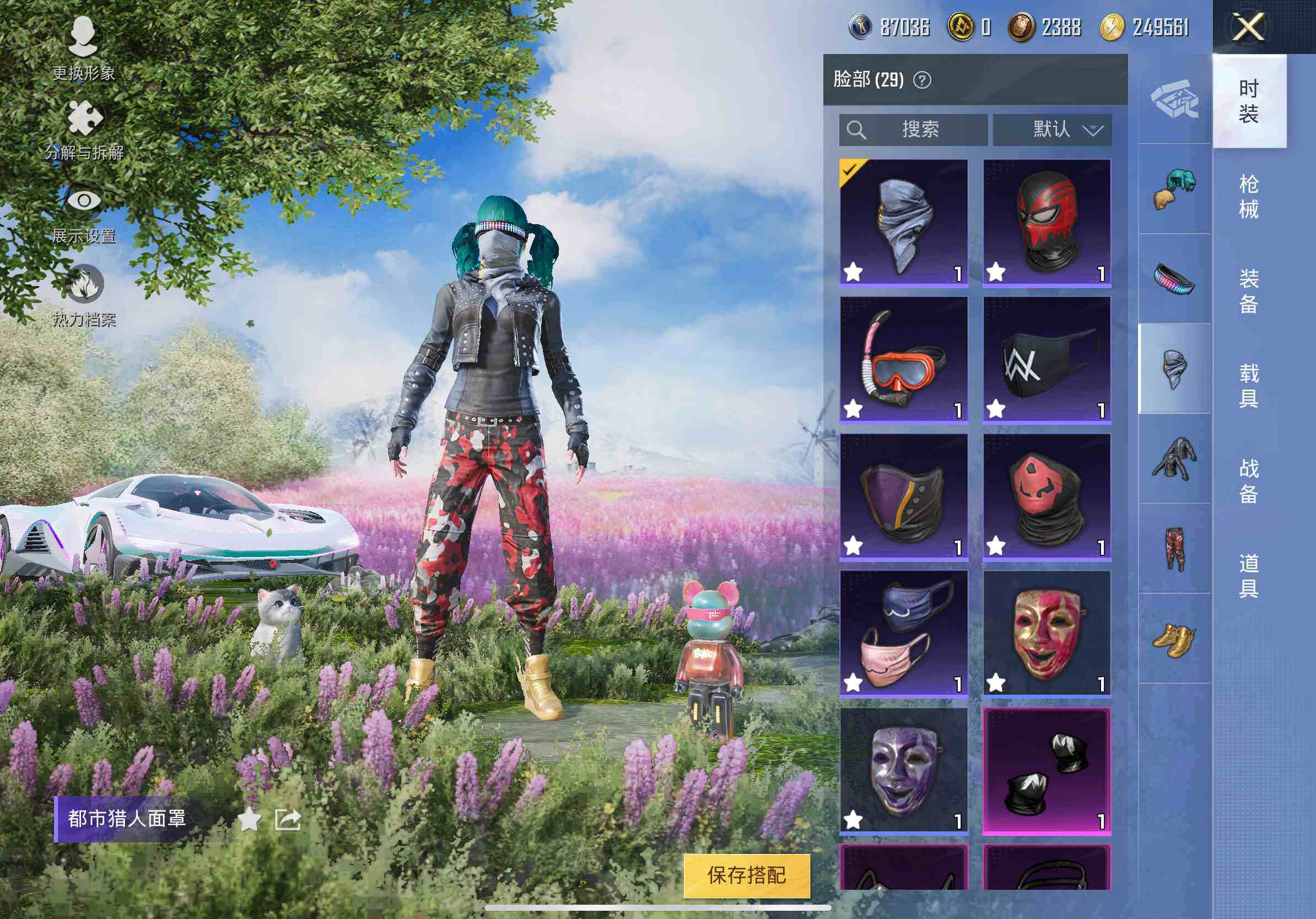Equip the black Alan Walker face mask

click(1047, 359)
